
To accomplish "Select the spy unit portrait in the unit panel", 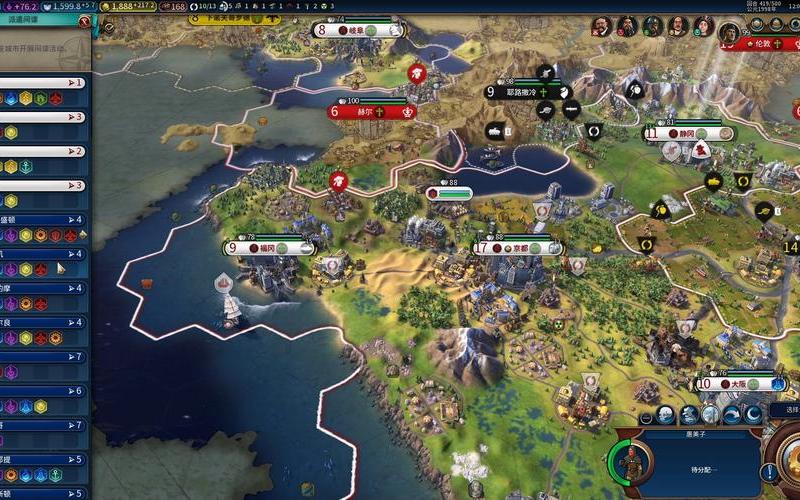I will (632, 462).
